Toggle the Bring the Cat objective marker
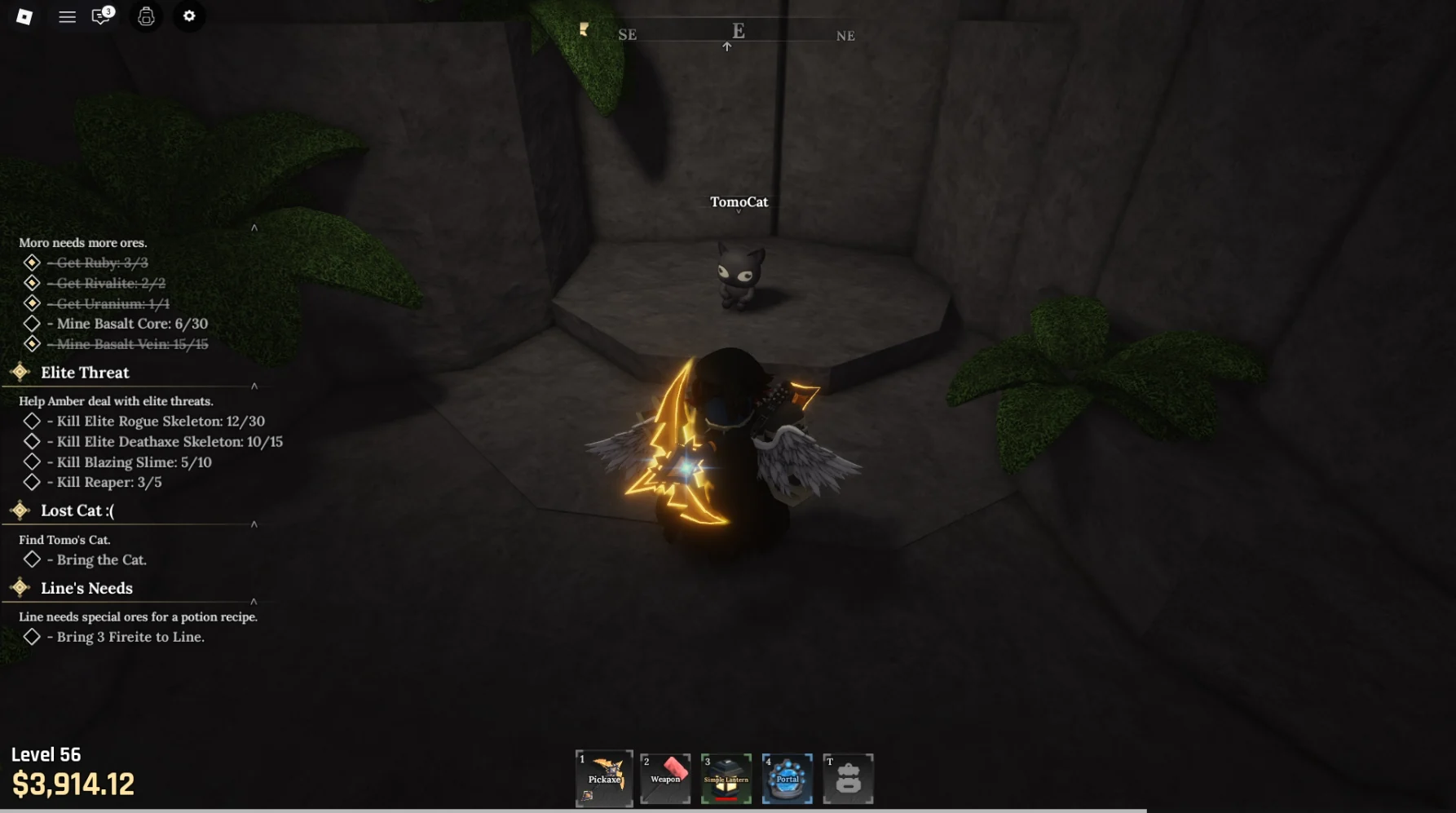Screen dimensions: 1456x813 [33, 559]
